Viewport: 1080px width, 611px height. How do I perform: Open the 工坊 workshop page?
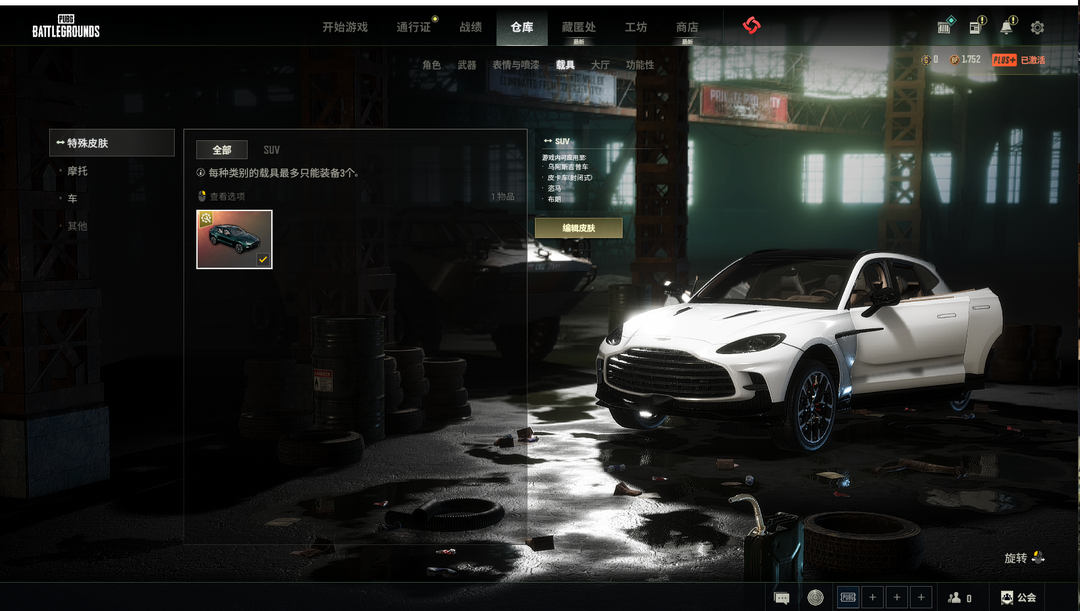[635, 27]
